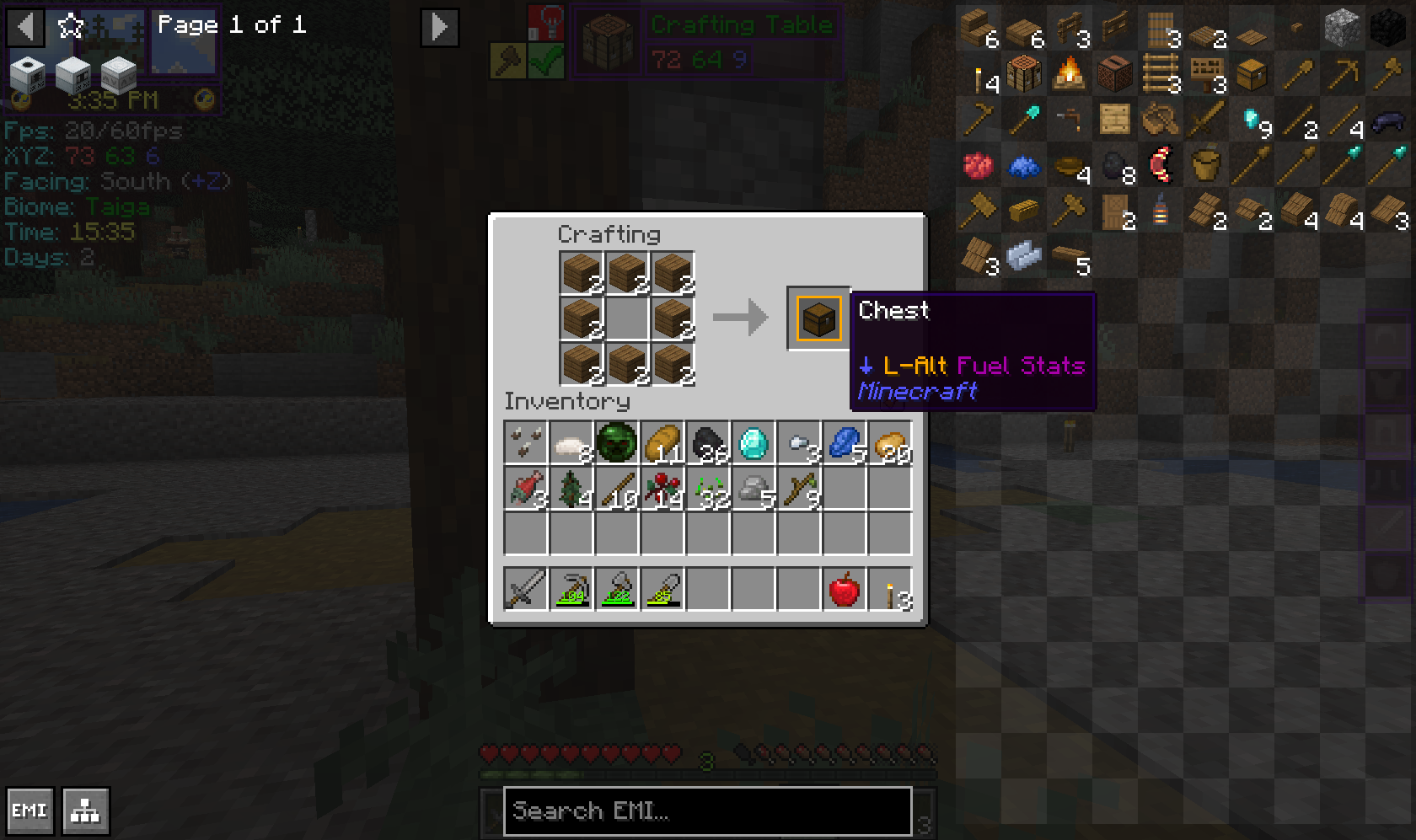Screen dimensions: 1416x840
Task: Go to the next EMI page arrow
Action: tap(439, 27)
